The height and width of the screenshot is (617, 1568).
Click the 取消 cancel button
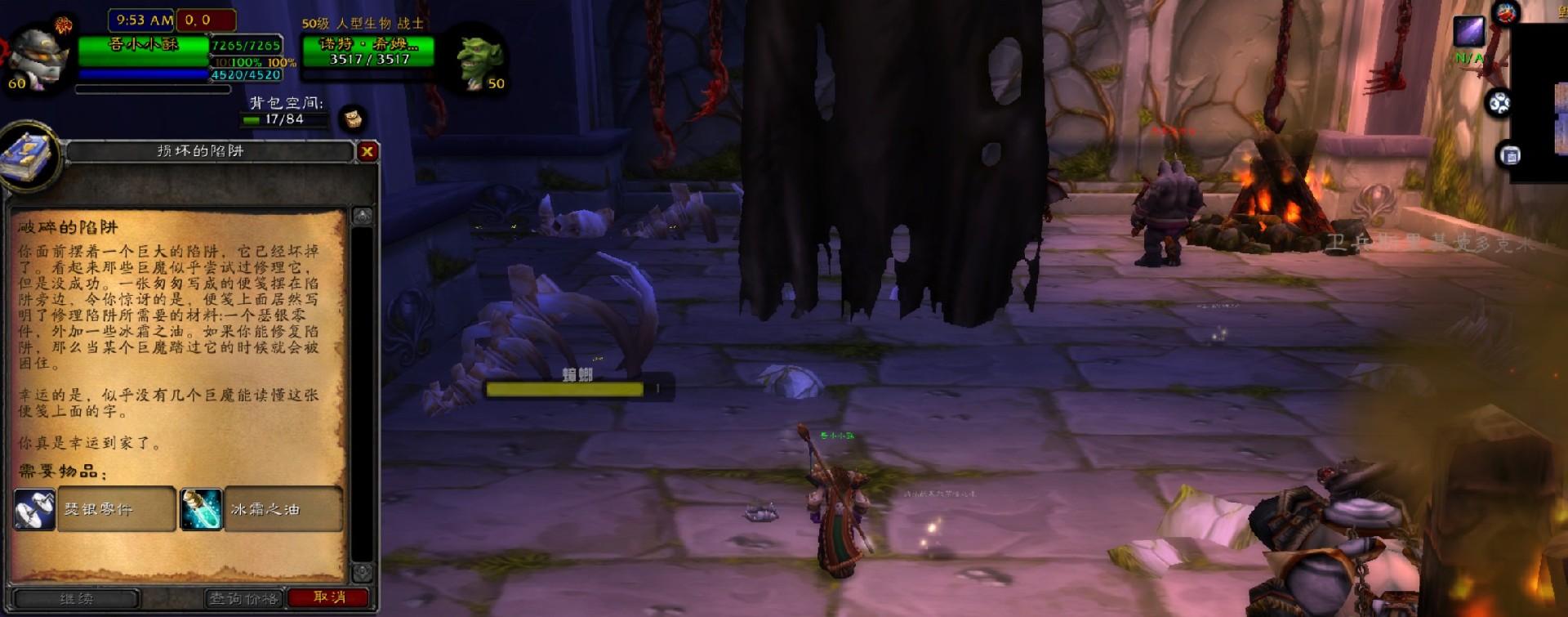(329, 597)
